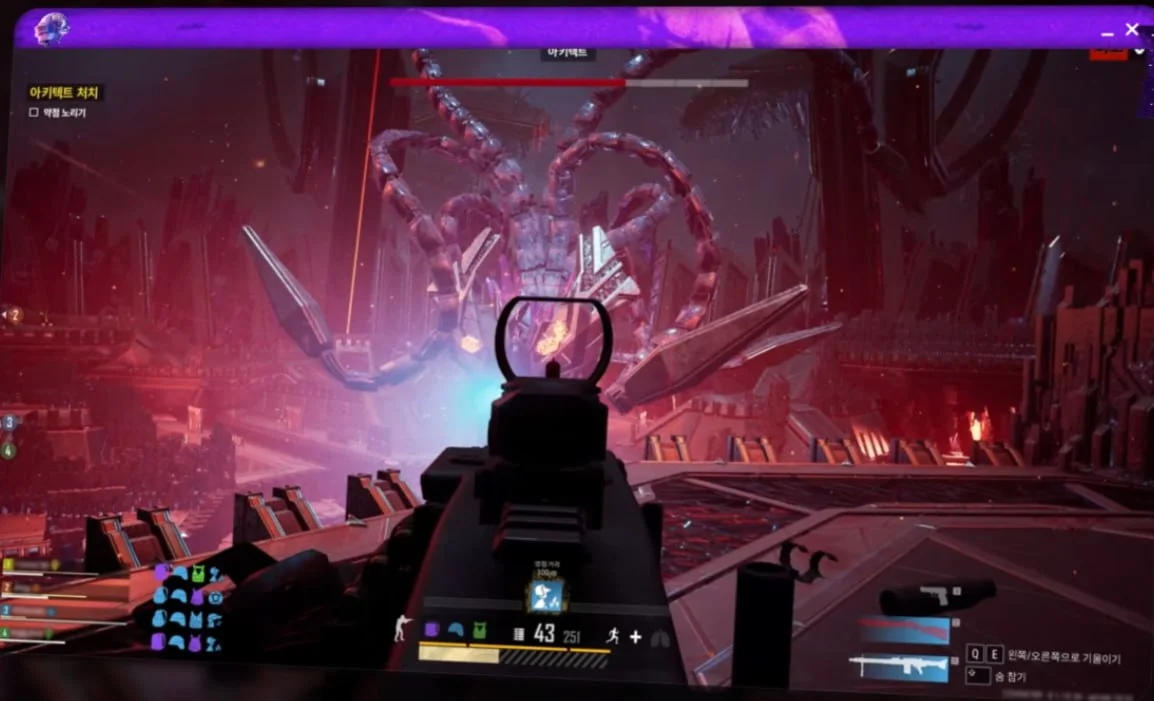Toggle the objective checkbox under 아키텍트 처치
The width and height of the screenshot is (1154, 701).
pyautogui.click(x=34, y=113)
